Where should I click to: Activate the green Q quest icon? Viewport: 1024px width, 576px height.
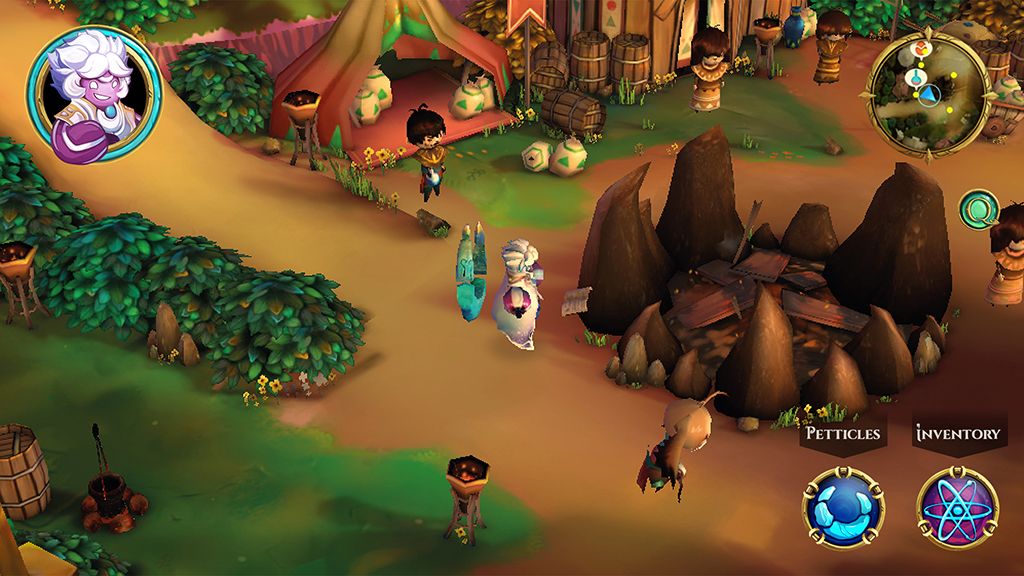click(x=978, y=209)
